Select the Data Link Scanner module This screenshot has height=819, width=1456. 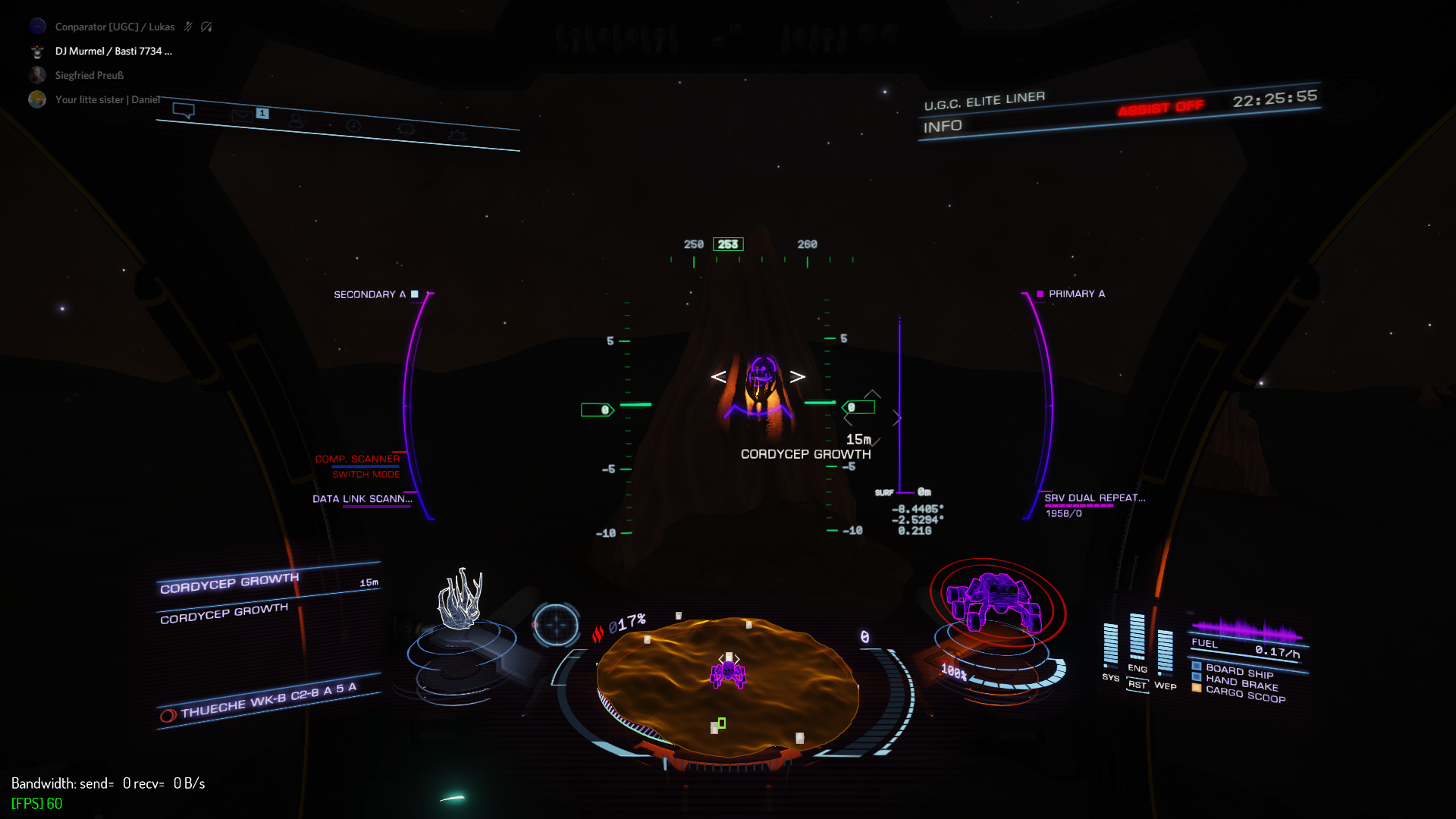click(362, 499)
